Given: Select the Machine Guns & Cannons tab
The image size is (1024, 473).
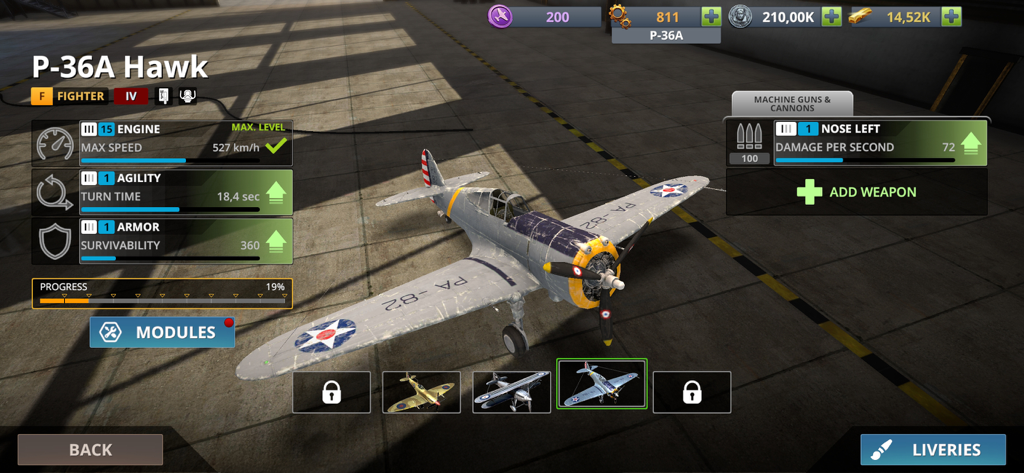Looking at the screenshot, I should 792,103.
